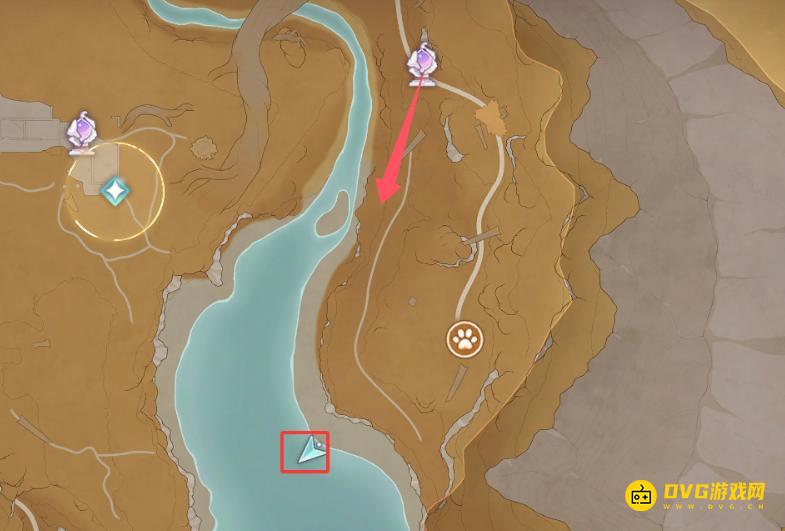
Task: Select the teleport waypoint beside the golden circle
Action: [x=82, y=135]
